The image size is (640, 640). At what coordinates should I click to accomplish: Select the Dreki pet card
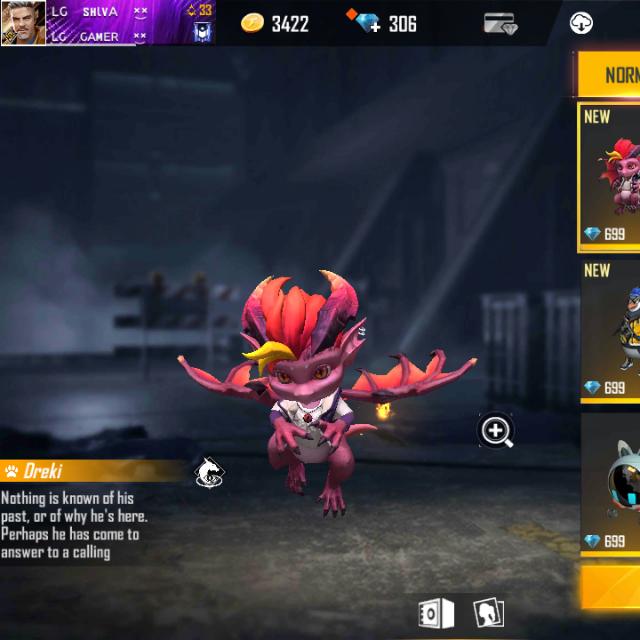(x=610, y=177)
